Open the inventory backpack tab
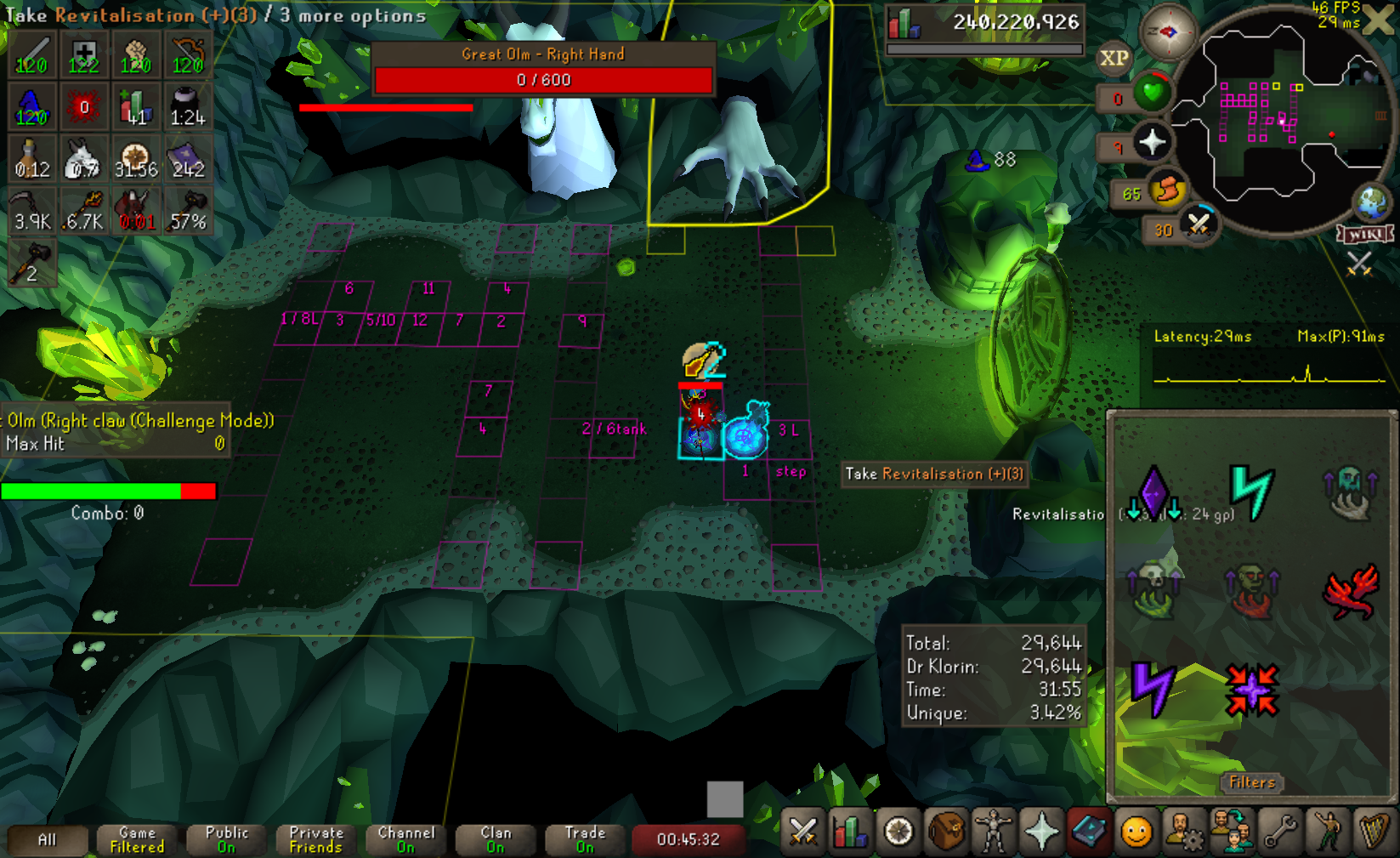 click(x=945, y=832)
